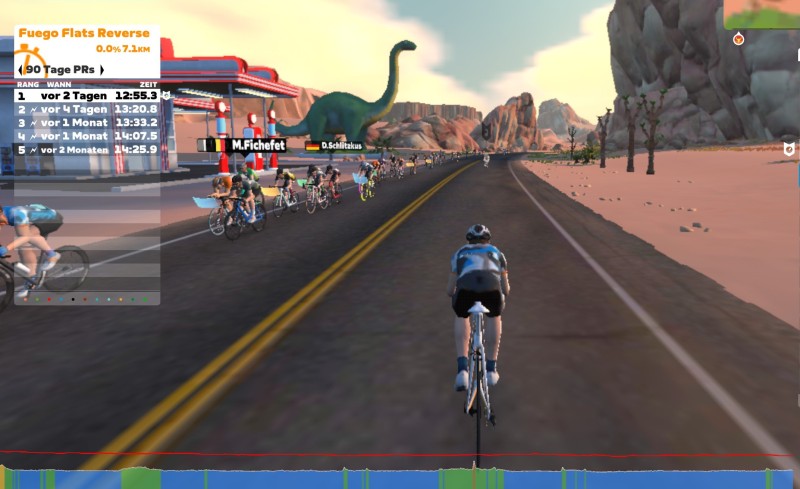Select the rank 2 PR row 13:20.8

coord(87,109)
